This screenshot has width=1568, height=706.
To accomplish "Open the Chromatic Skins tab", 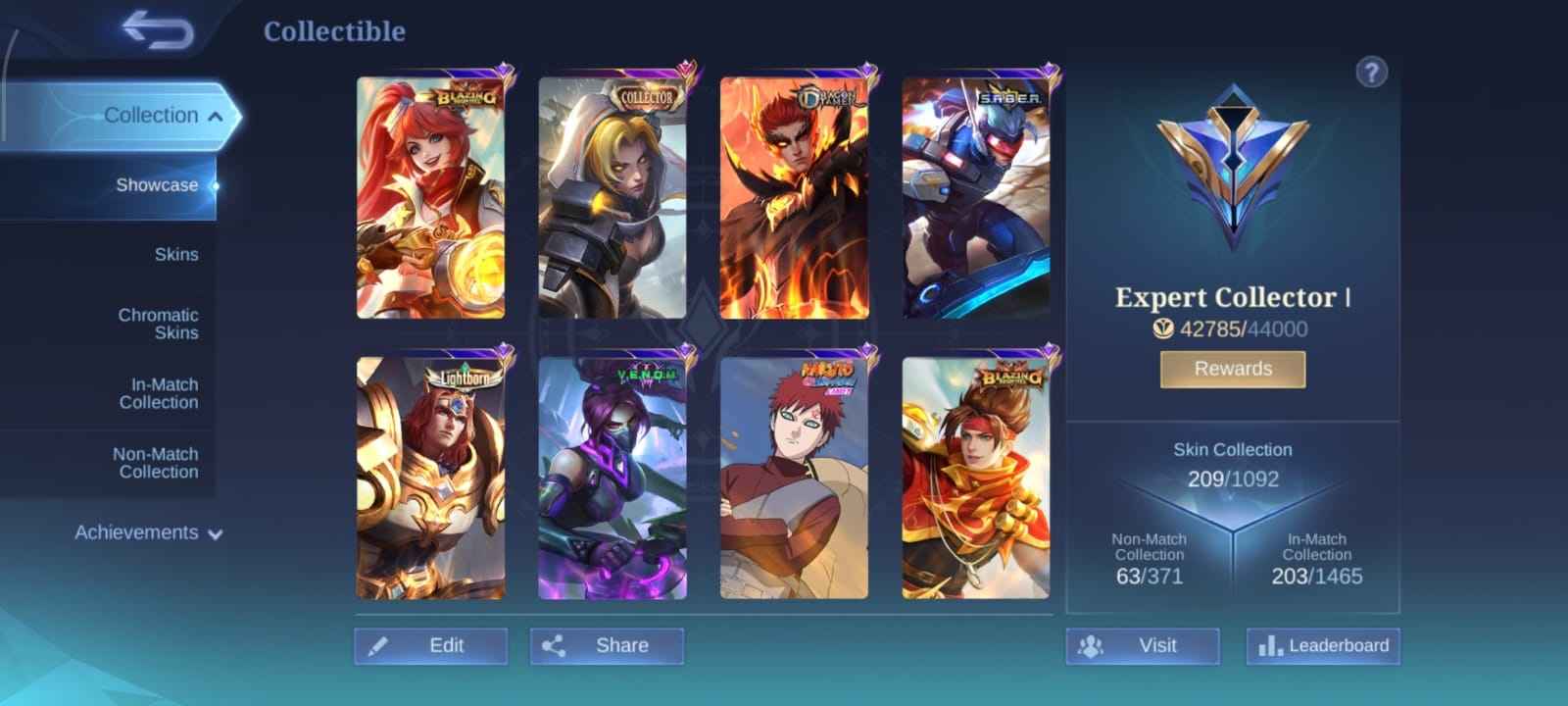I will point(157,324).
